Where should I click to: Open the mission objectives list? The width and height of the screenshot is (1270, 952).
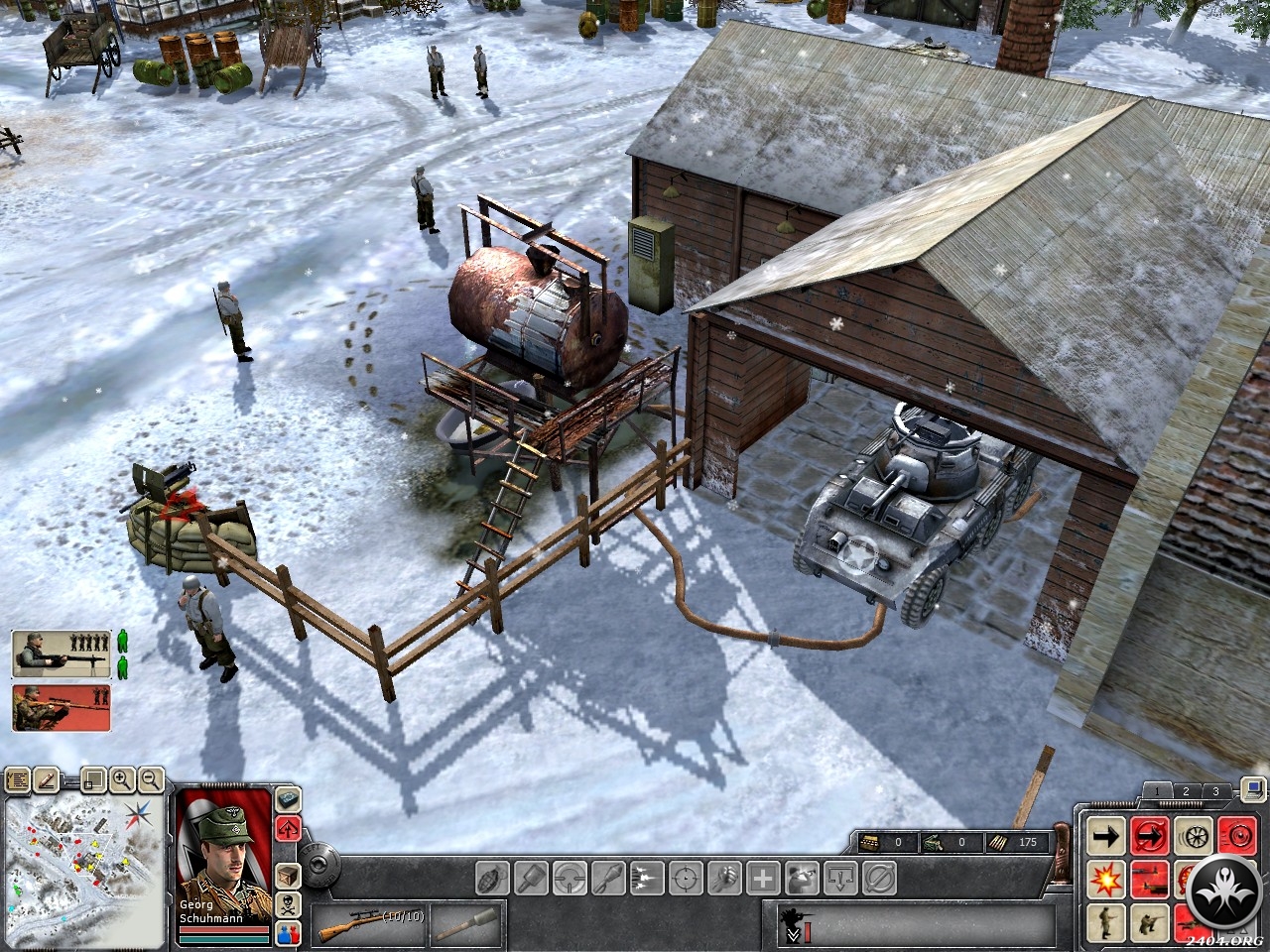(x=17, y=780)
